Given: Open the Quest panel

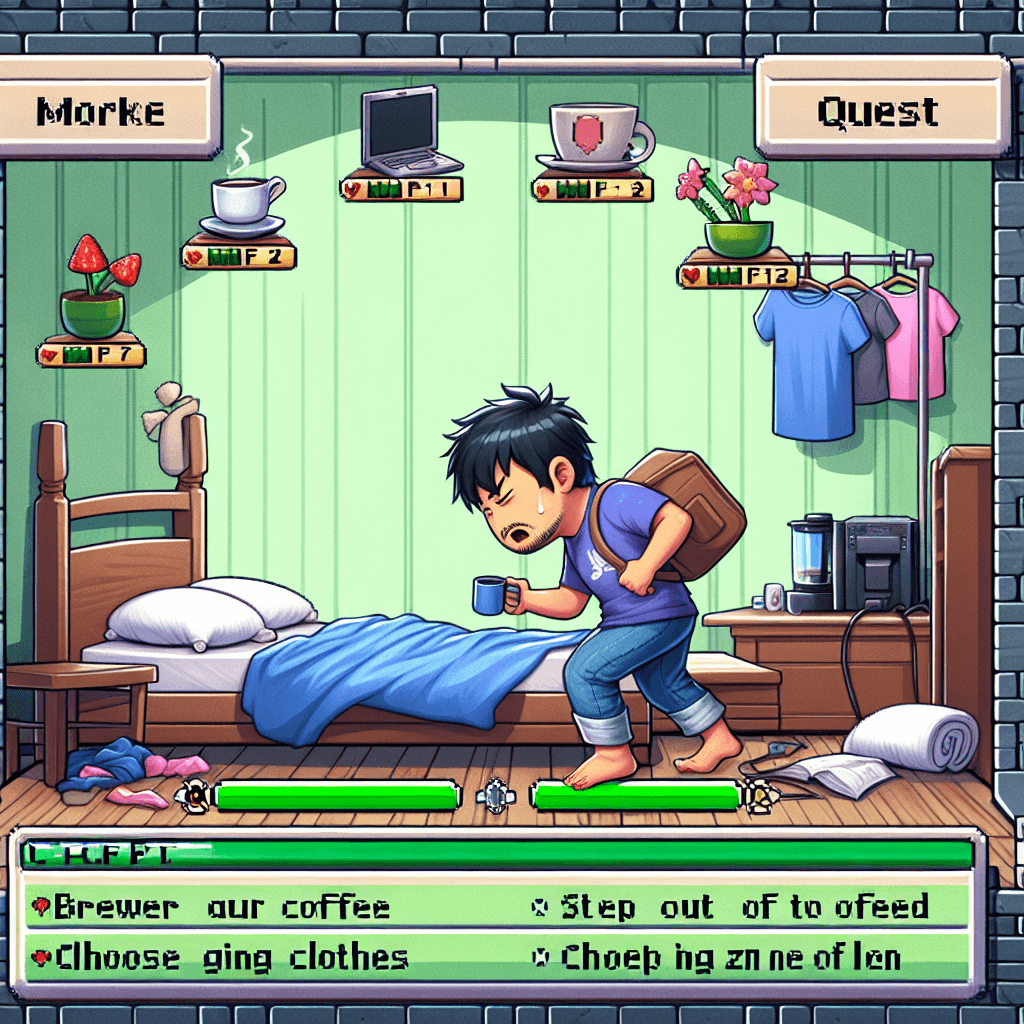Looking at the screenshot, I should 880,106.
